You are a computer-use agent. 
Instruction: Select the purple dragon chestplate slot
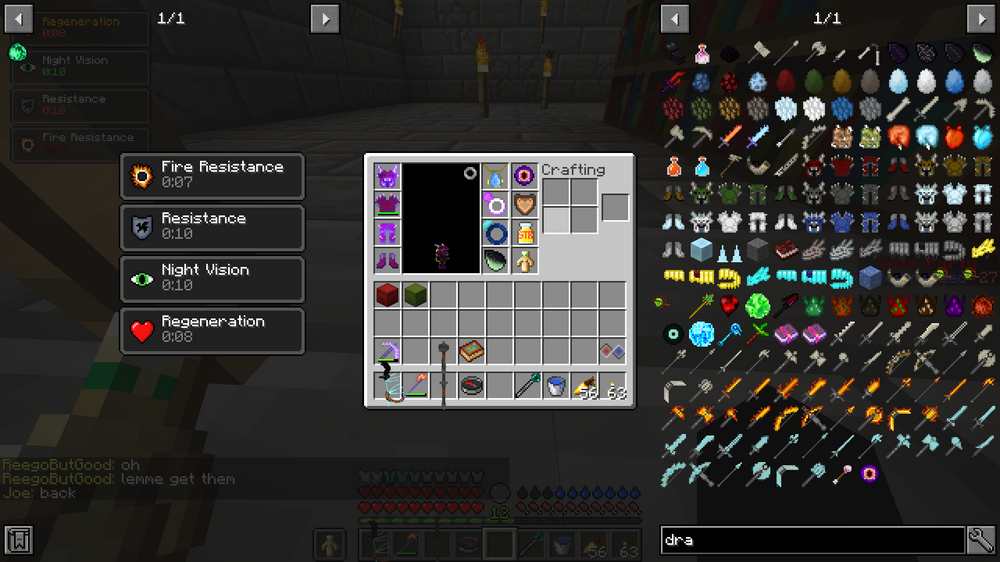tap(387, 205)
